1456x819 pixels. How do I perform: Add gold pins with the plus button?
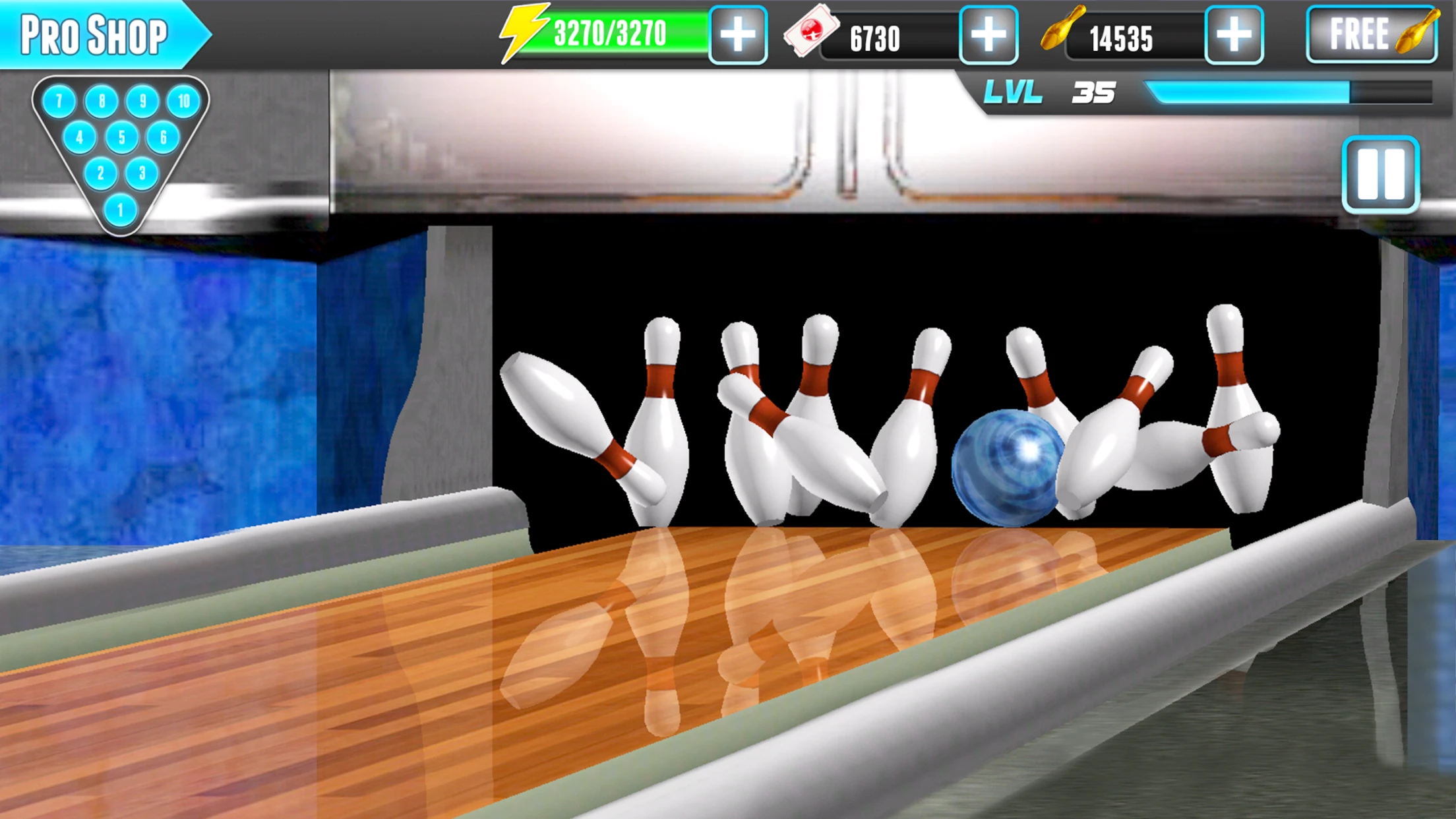[x=1233, y=34]
